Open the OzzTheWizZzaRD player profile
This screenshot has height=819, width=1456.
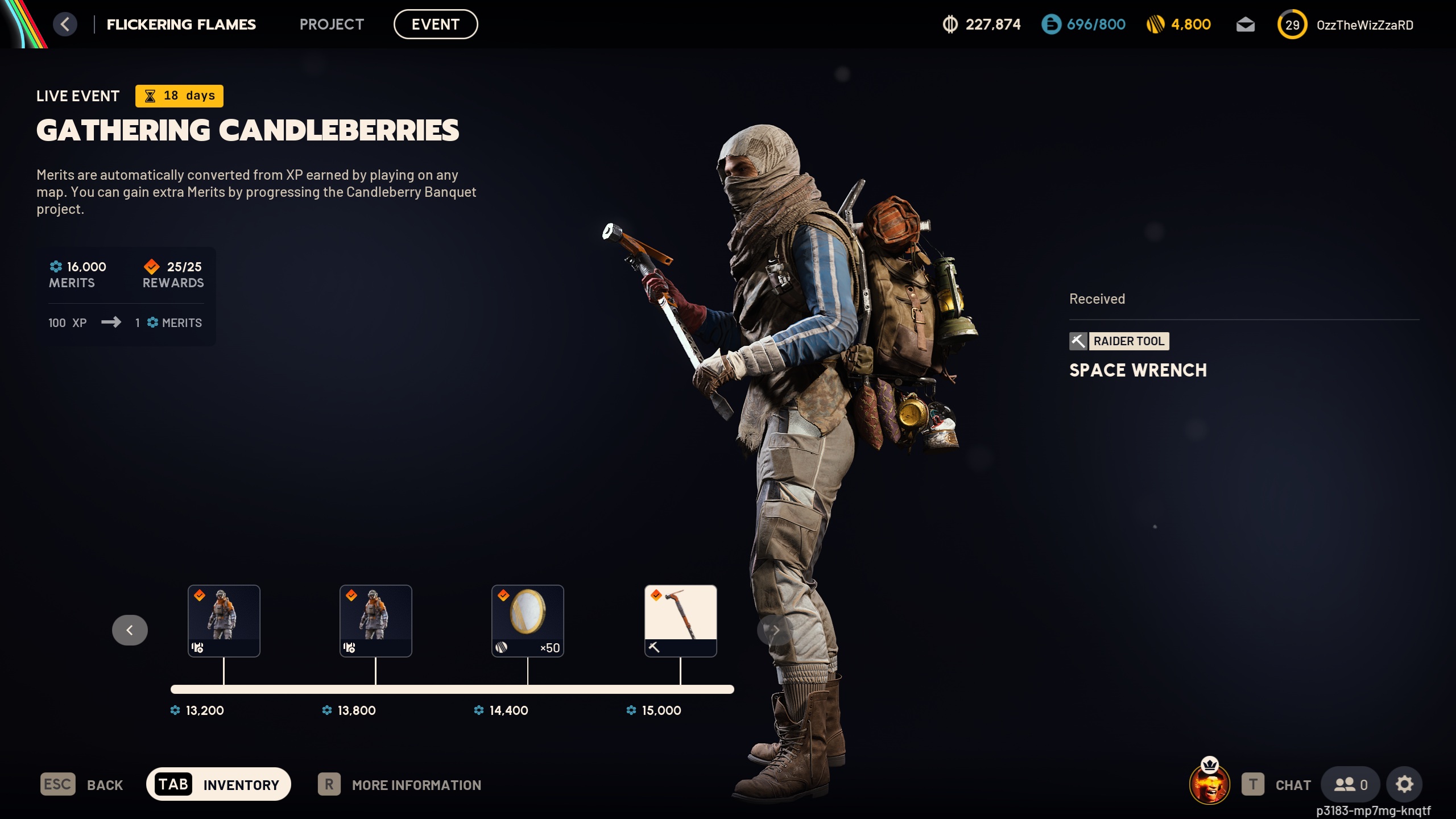[x=1364, y=25]
